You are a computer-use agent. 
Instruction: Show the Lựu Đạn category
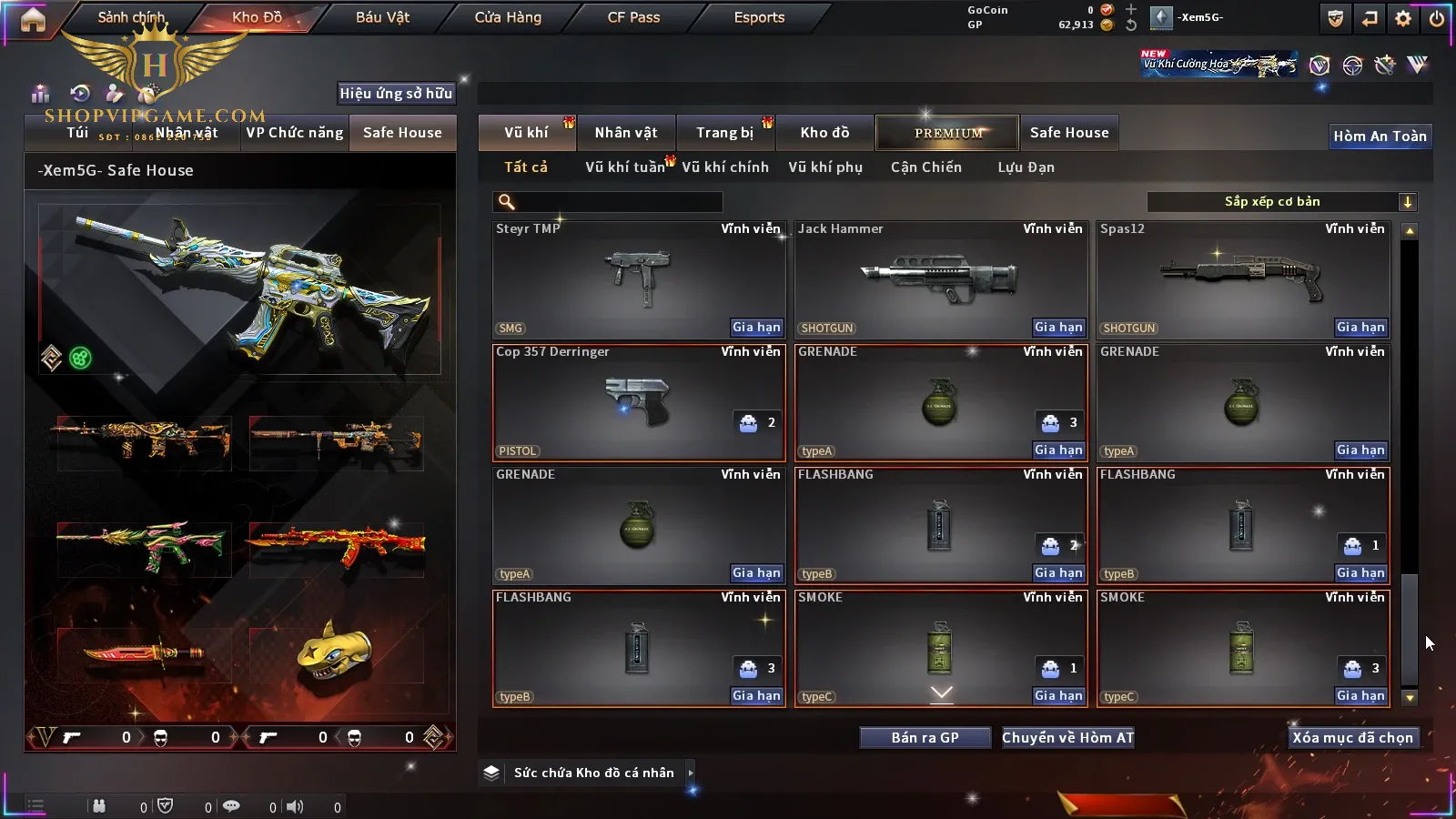click(x=1026, y=167)
